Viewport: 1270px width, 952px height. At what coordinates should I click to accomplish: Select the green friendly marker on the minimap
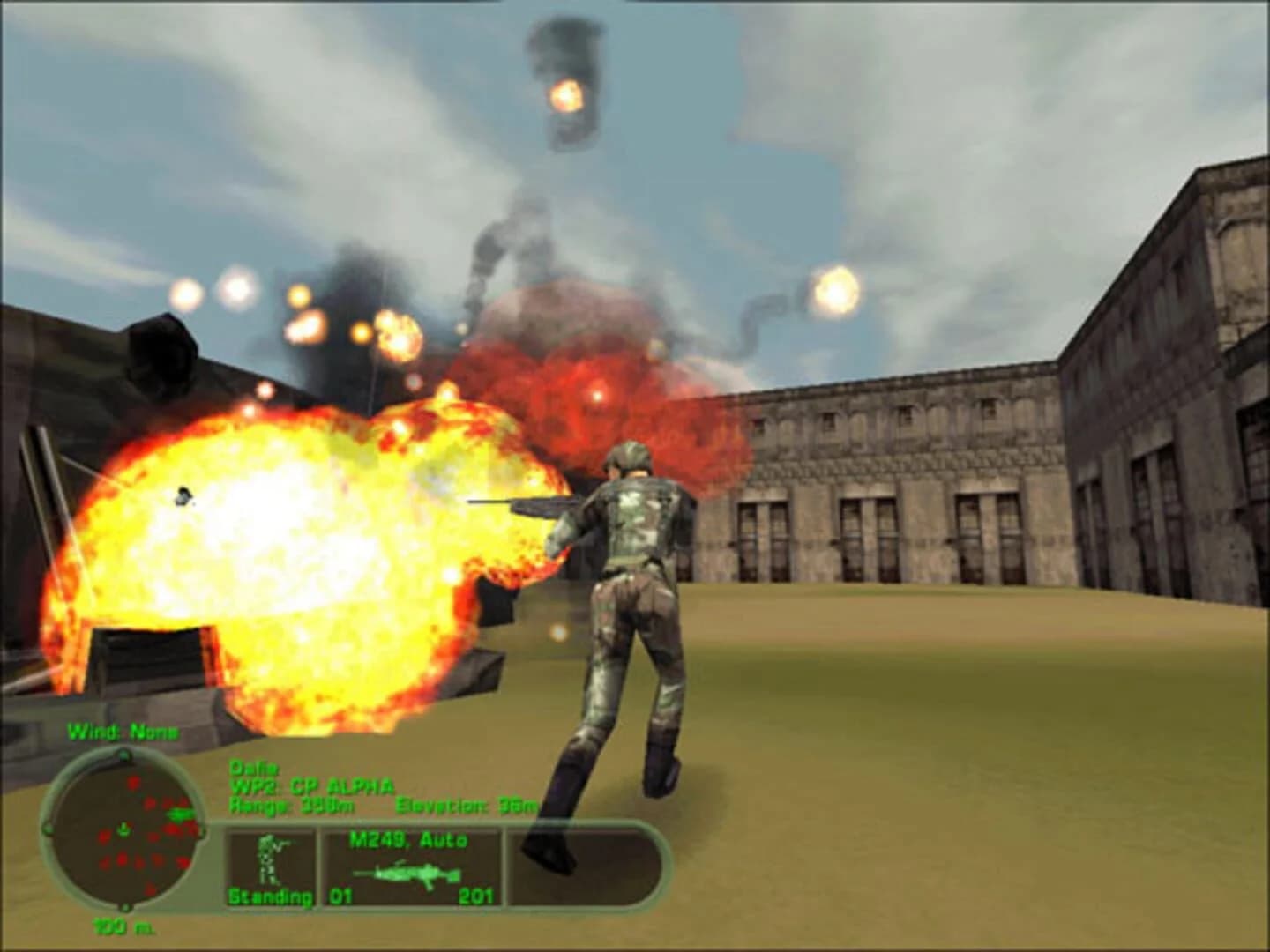coord(180,814)
